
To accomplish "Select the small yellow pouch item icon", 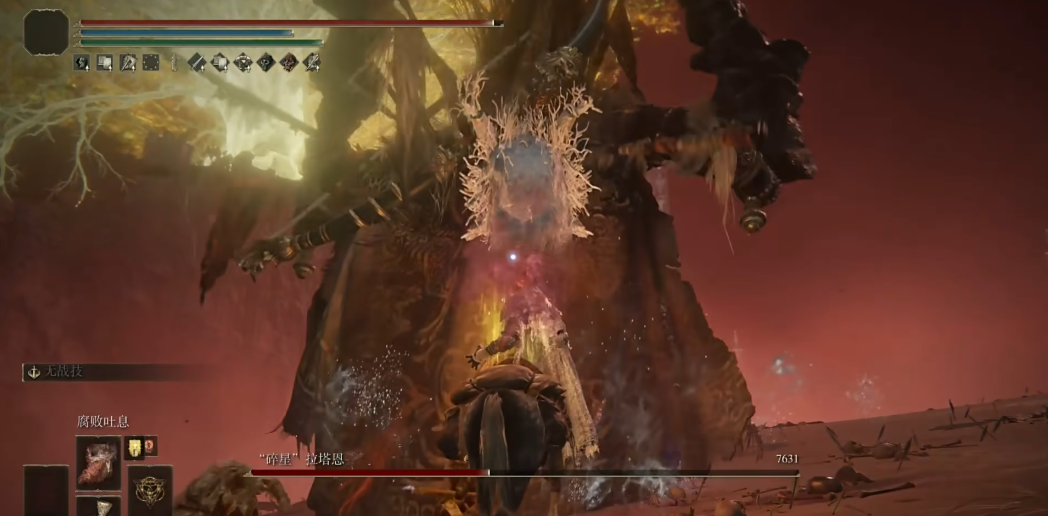I will pyautogui.click(x=133, y=447).
